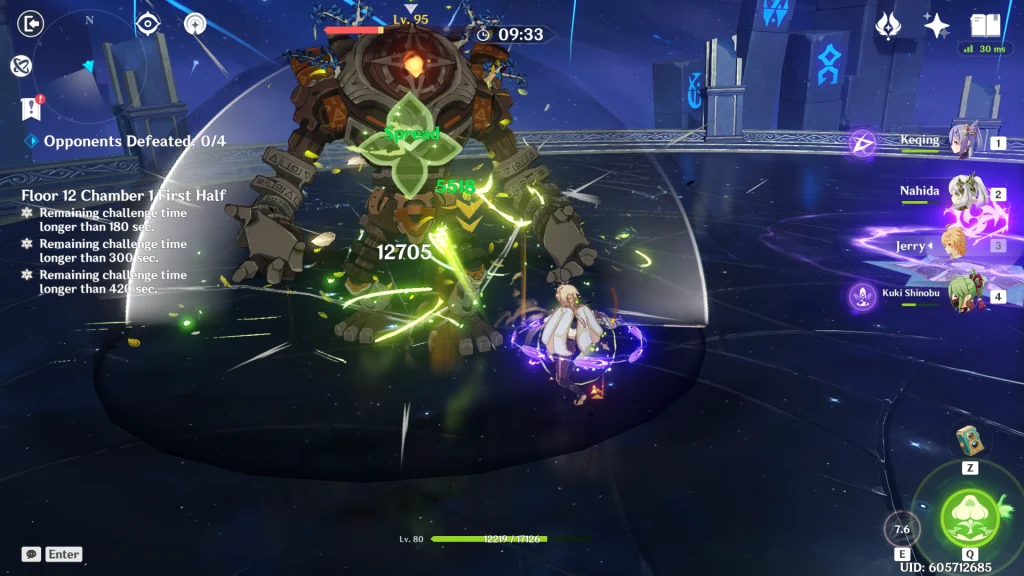The height and width of the screenshot is (576, 1024).
Task: Open the Adventurer Handbook book icon
Action: [x=985, y=25]
